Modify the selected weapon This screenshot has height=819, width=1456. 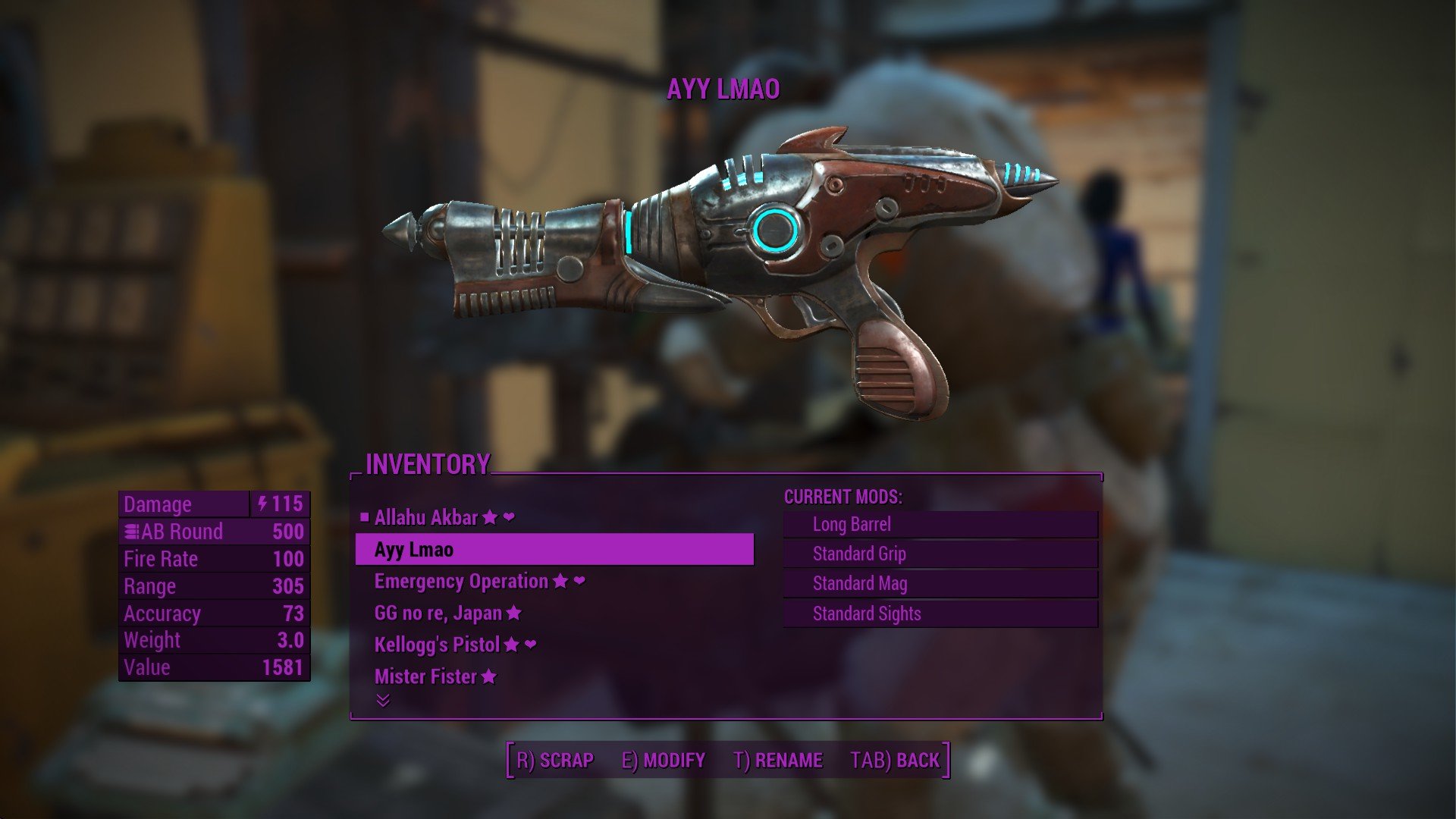[x=664, y=761]
